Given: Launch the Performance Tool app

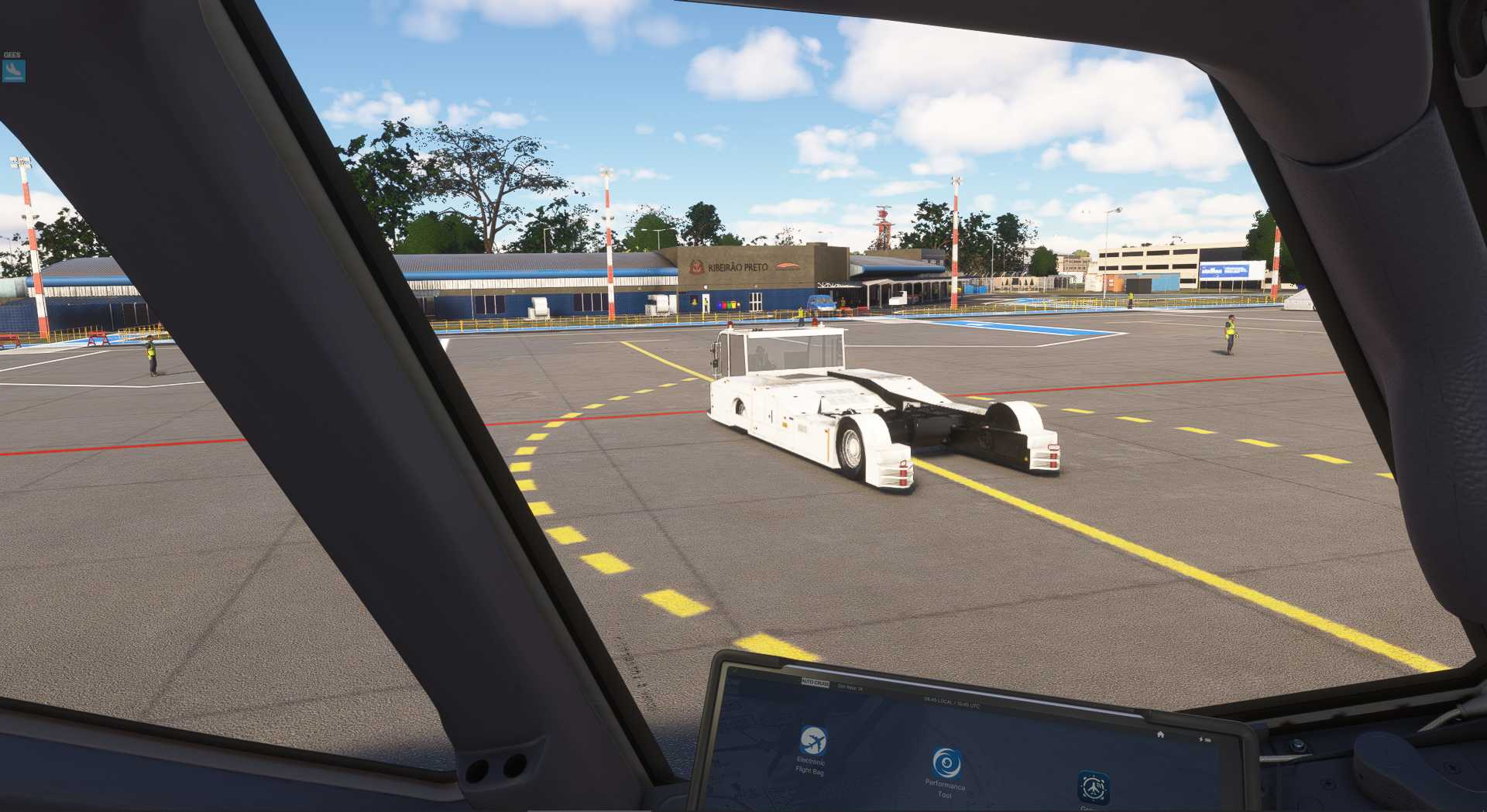Looking at the screenshot, I should click(946, 763).
